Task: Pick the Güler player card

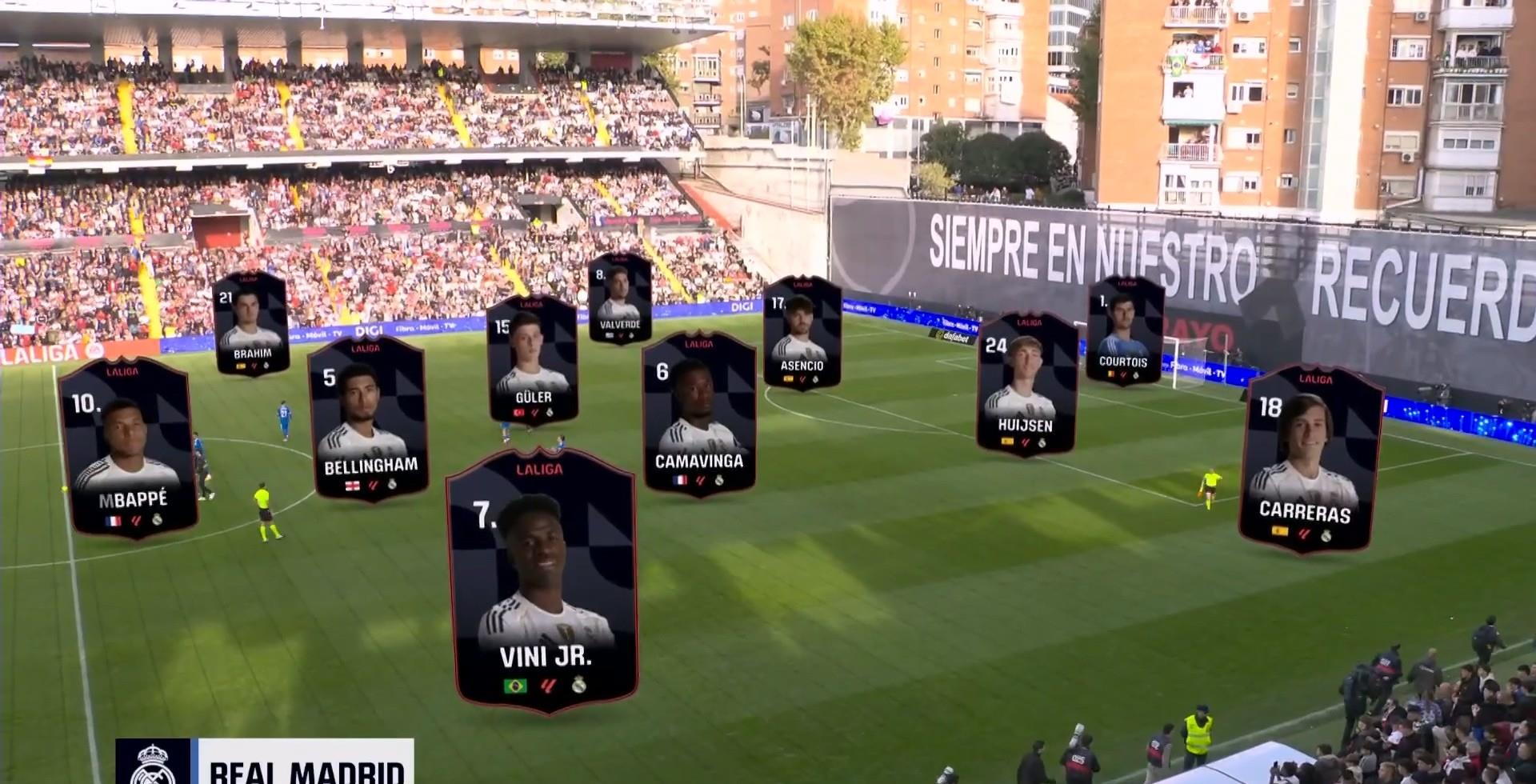Action: click(532, 359)
